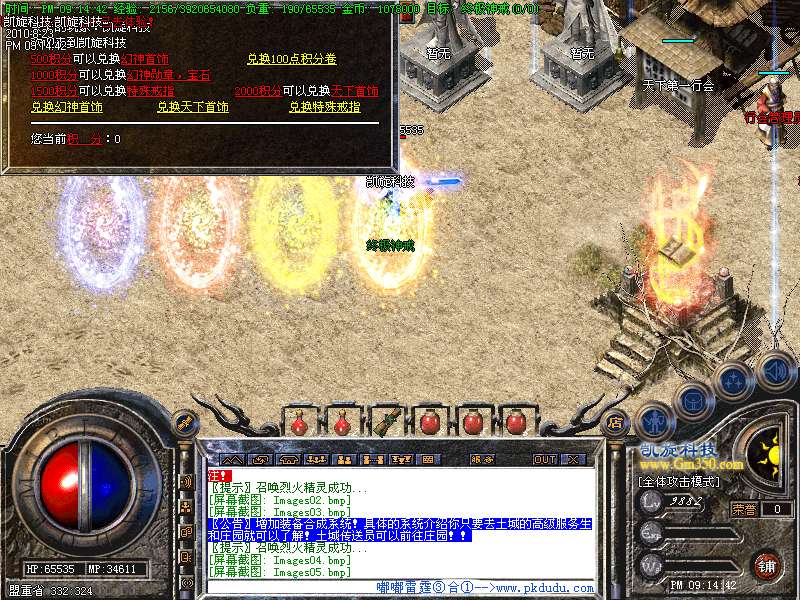Select the 兑换幻神首饰 exchange link
800x600 pixels.
coord(66,107)
